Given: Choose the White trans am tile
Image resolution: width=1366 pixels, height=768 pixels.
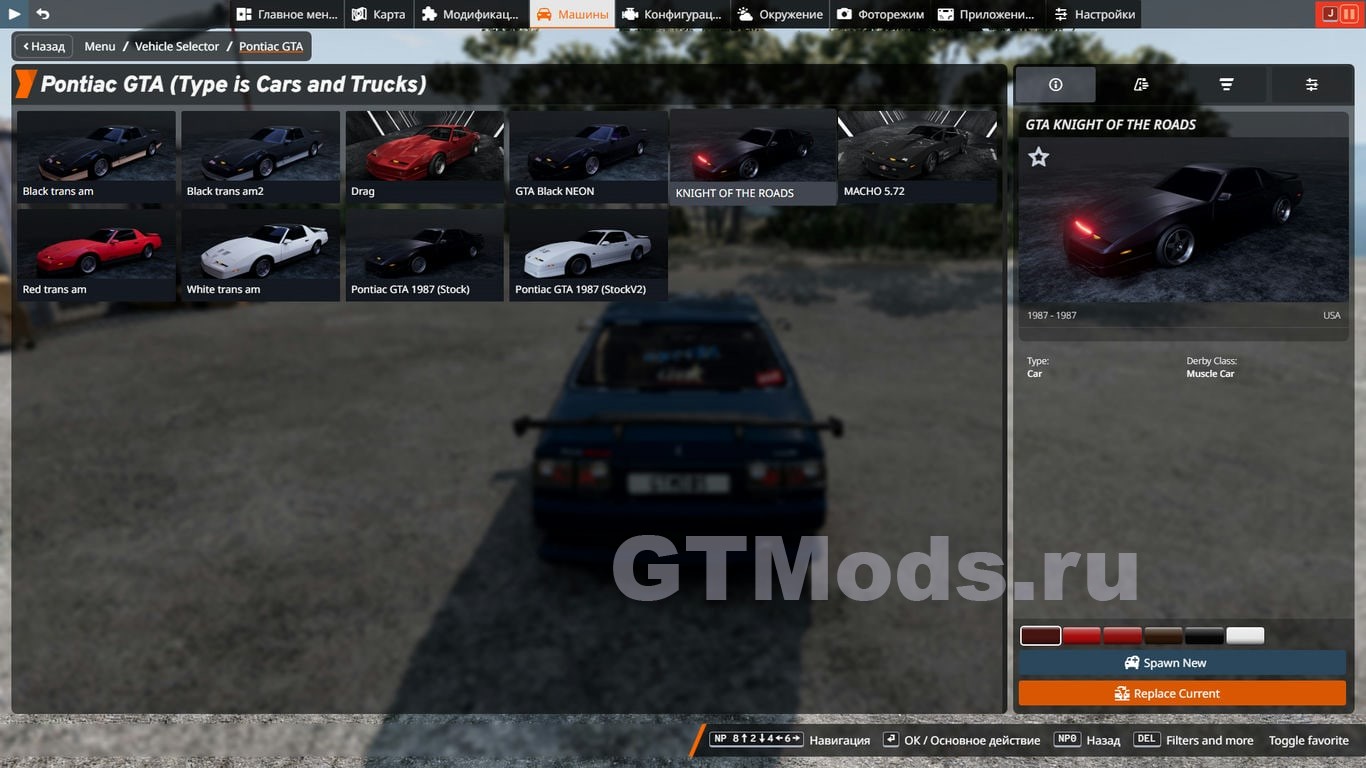Looking at the screenshot, I should coord(260,256).
